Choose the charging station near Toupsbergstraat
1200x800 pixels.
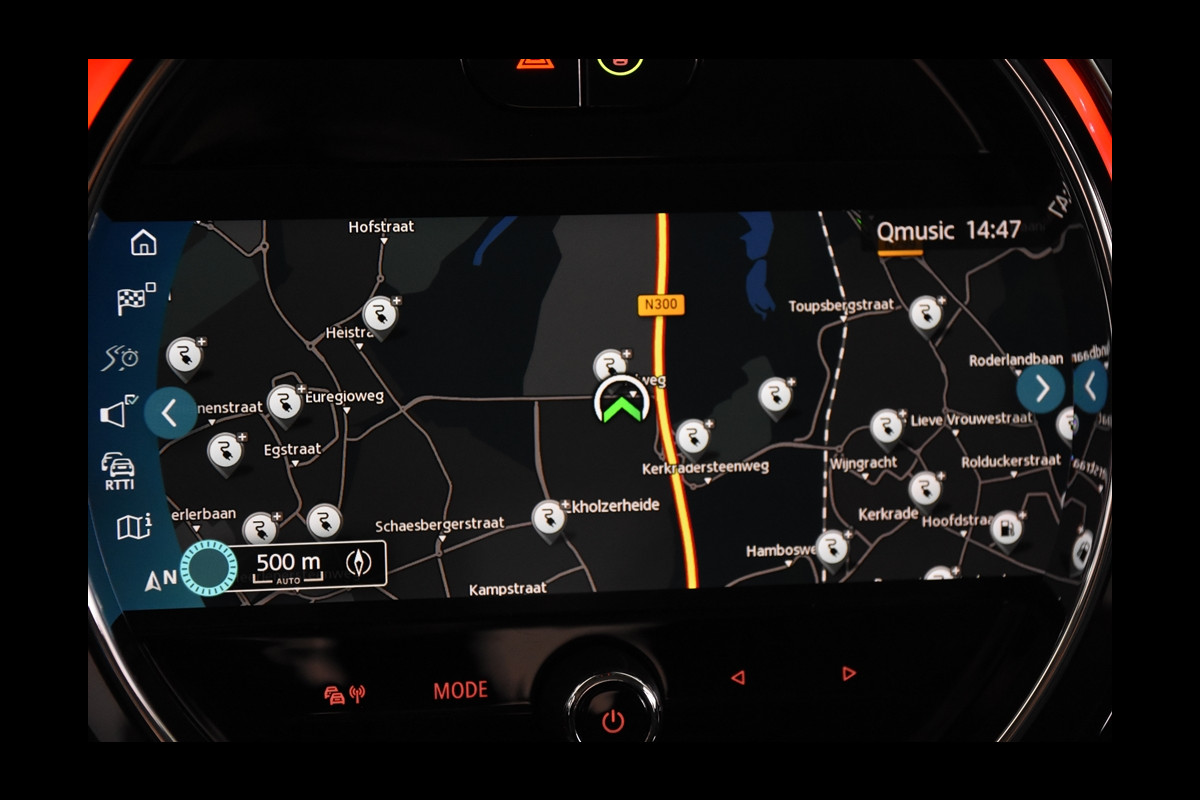tap(926, 313)
